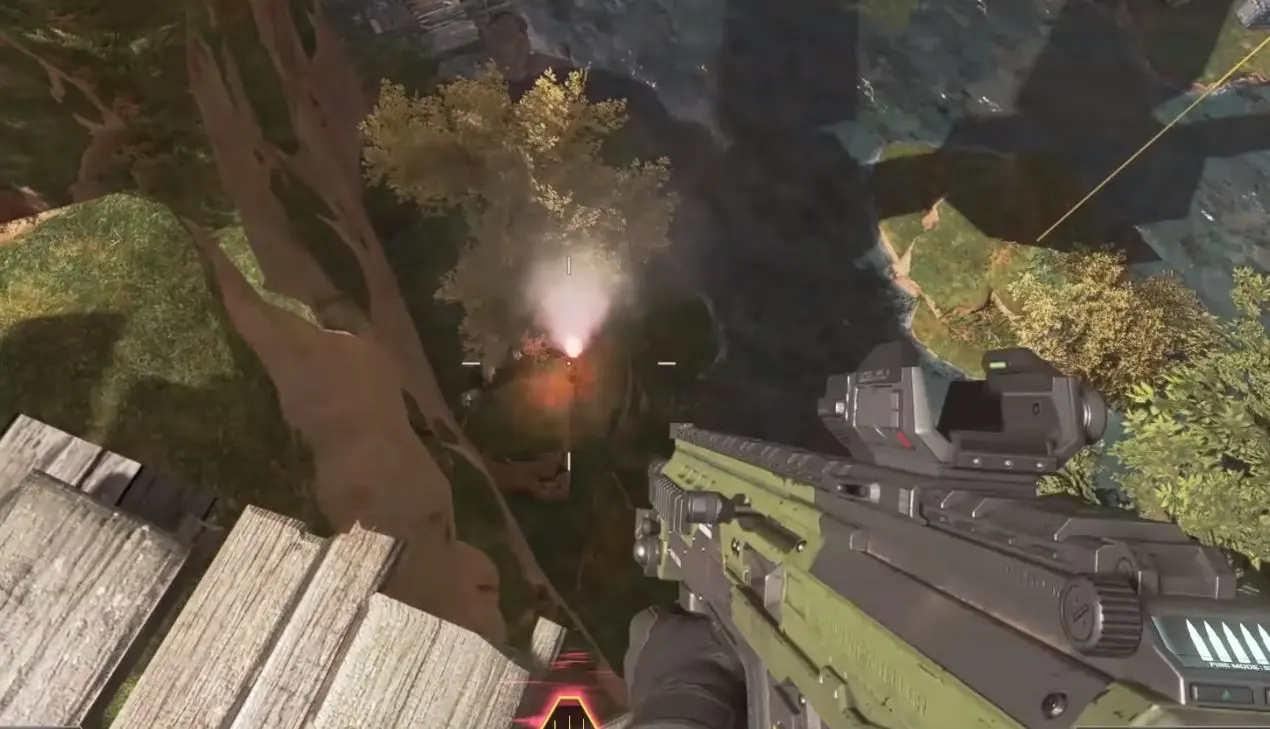Activate the glowing ultimate ability icon

coord(569,712)
